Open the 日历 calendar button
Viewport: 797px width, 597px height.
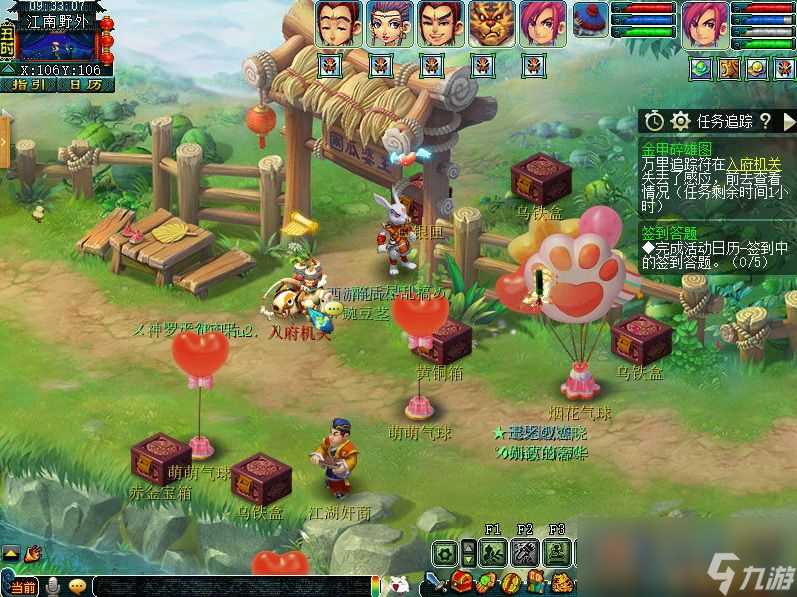[x=85, y=85]
